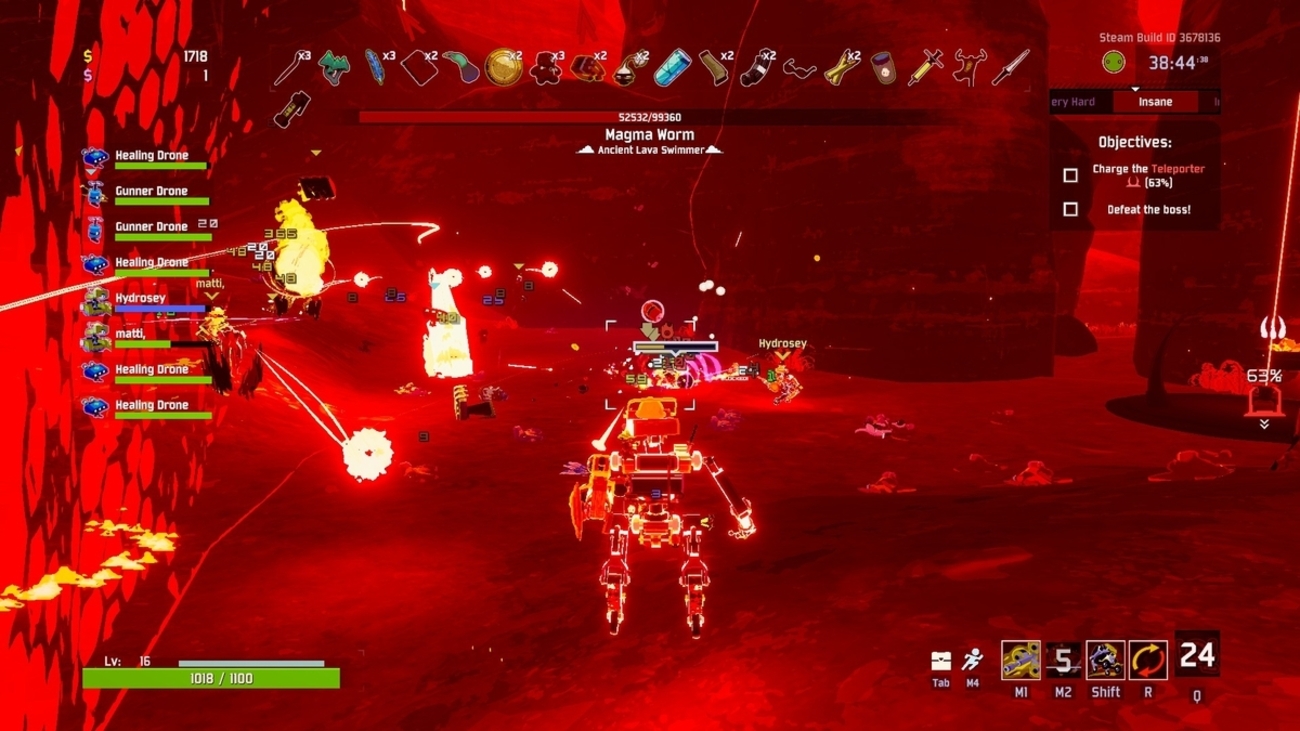Click the equipment slot showing 24
The width and height of the screenshot is (1300, 731).
tap(1196, 656)
